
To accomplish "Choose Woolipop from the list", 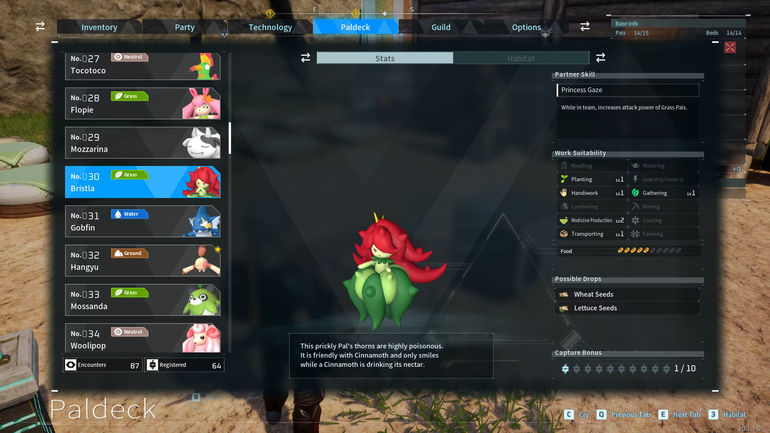I will click(x=143, y=337).
